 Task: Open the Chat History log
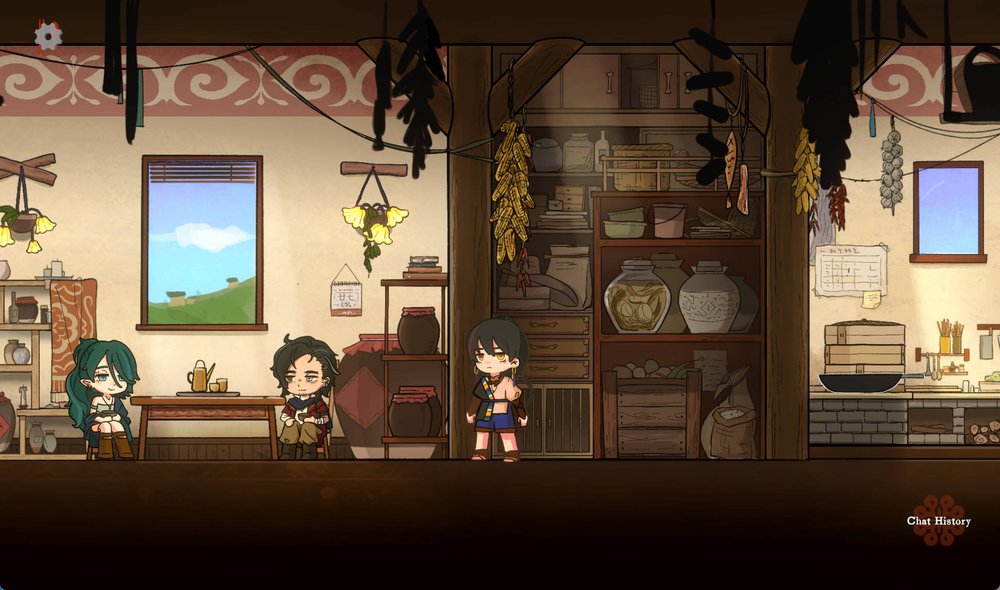tap(938, 520)
